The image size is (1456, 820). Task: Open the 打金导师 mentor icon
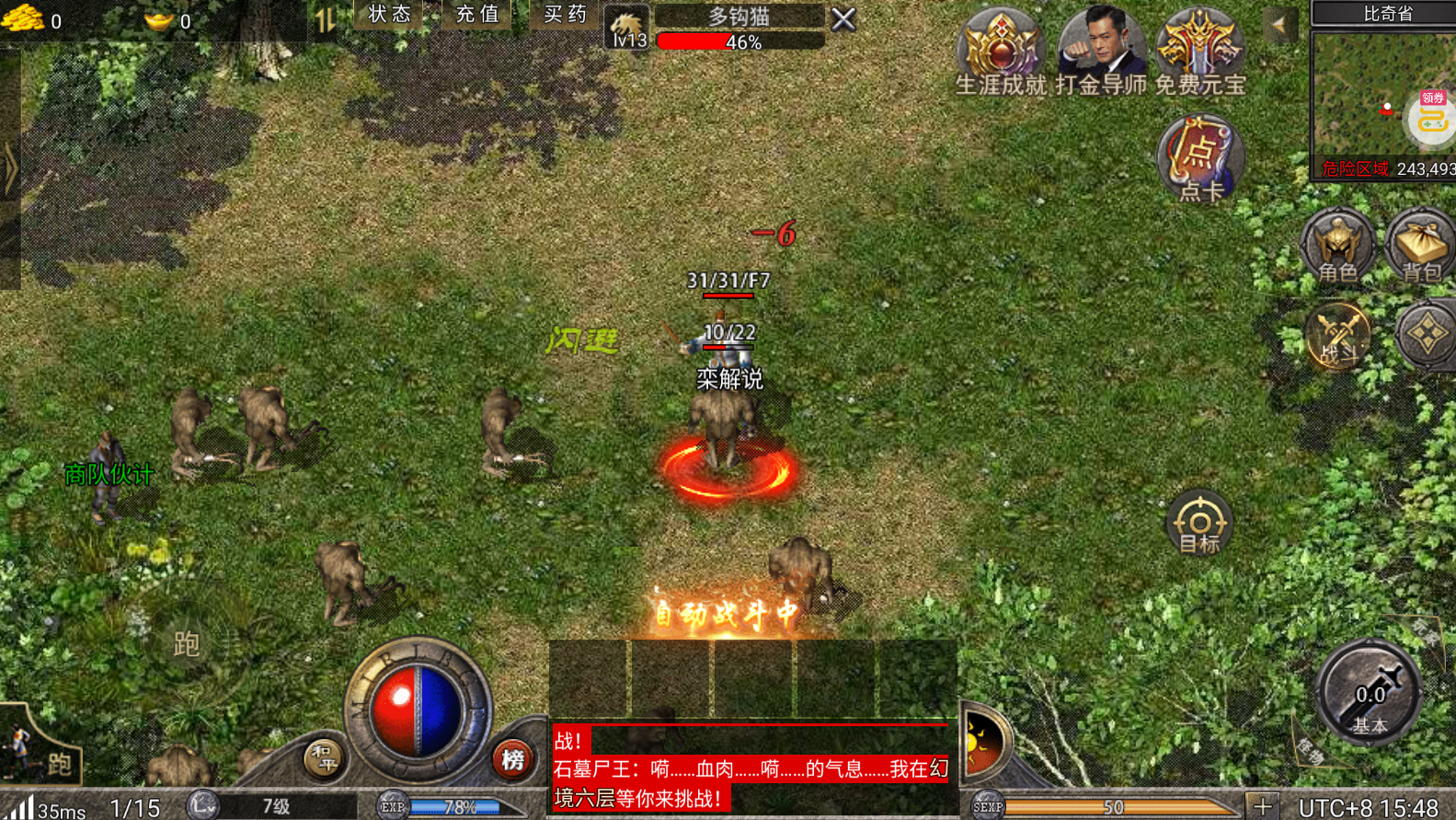pos(1100,52)
